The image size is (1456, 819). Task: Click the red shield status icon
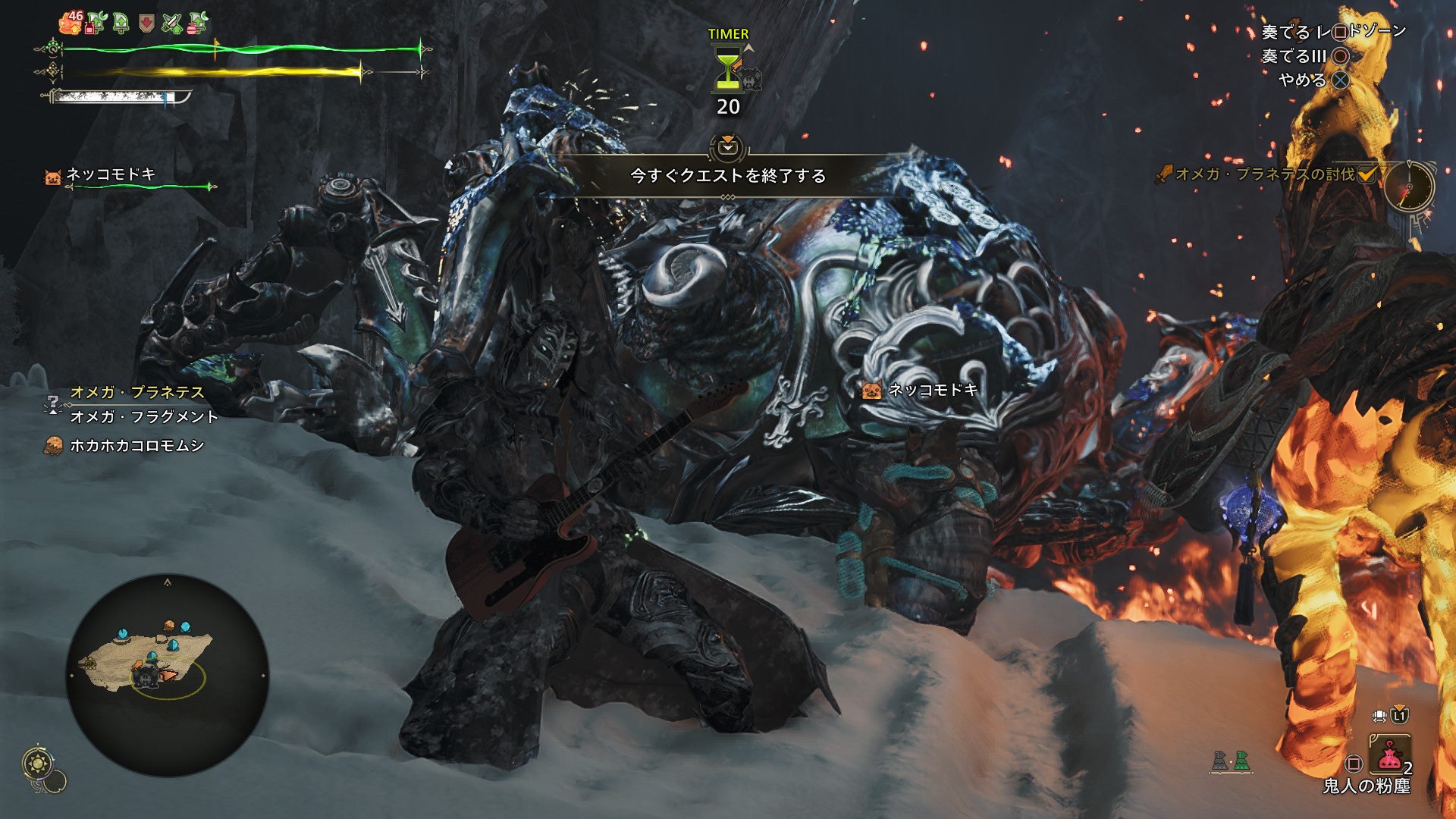pyautogui.click(x=146, y=24)
